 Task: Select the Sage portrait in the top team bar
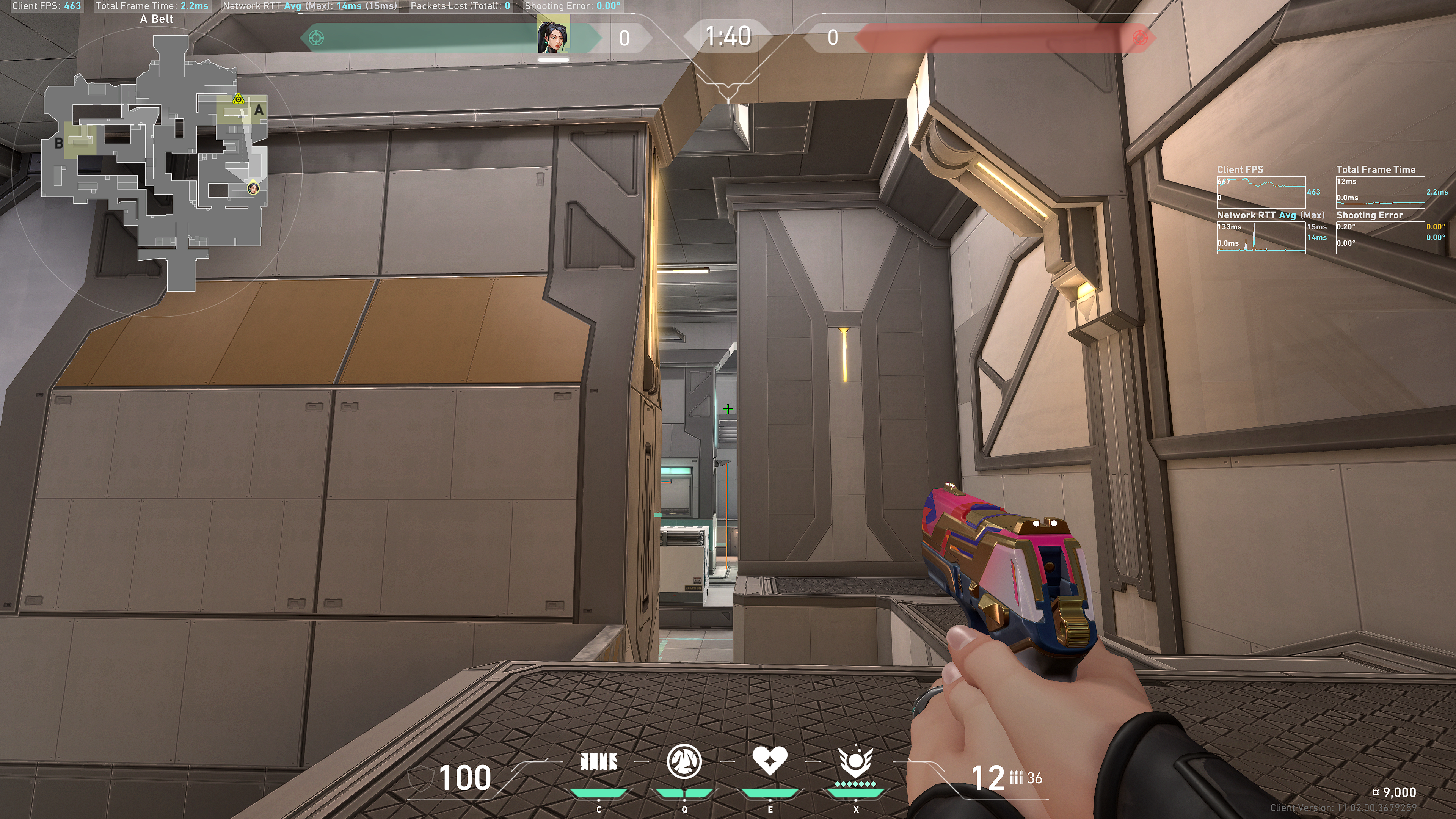[553, 35]
